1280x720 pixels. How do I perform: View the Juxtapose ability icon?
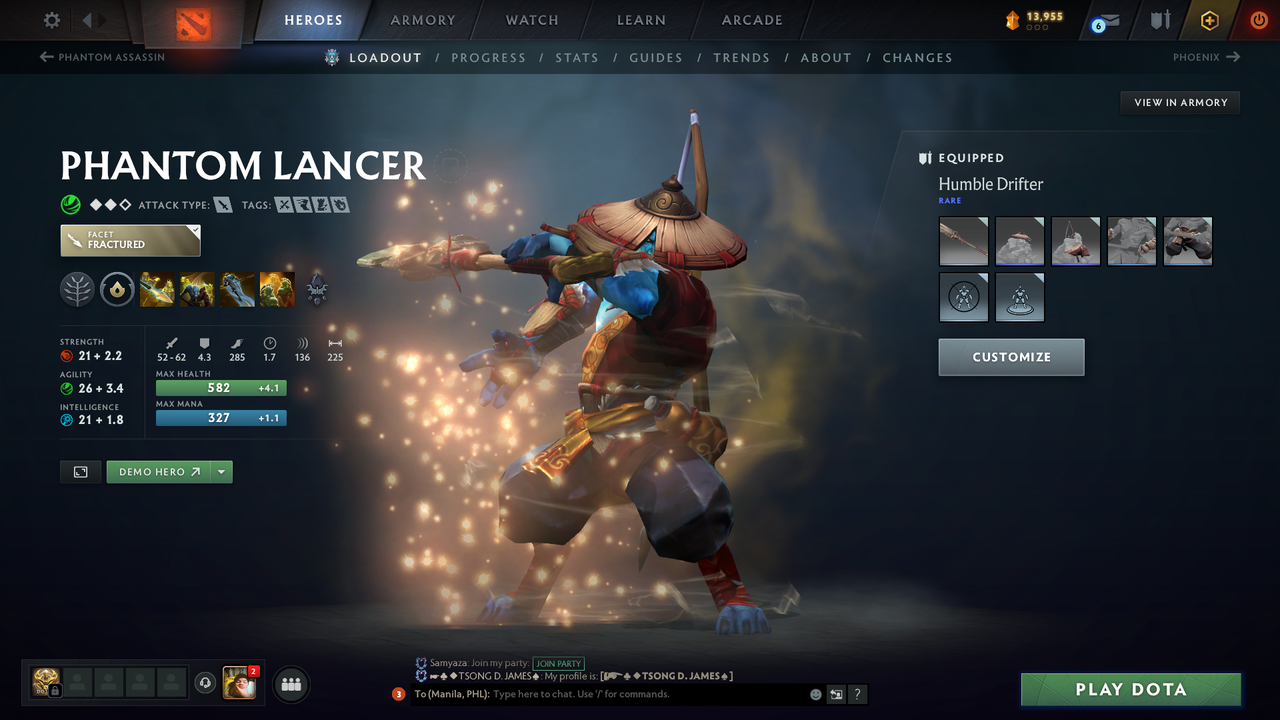(x=277, y=290)
